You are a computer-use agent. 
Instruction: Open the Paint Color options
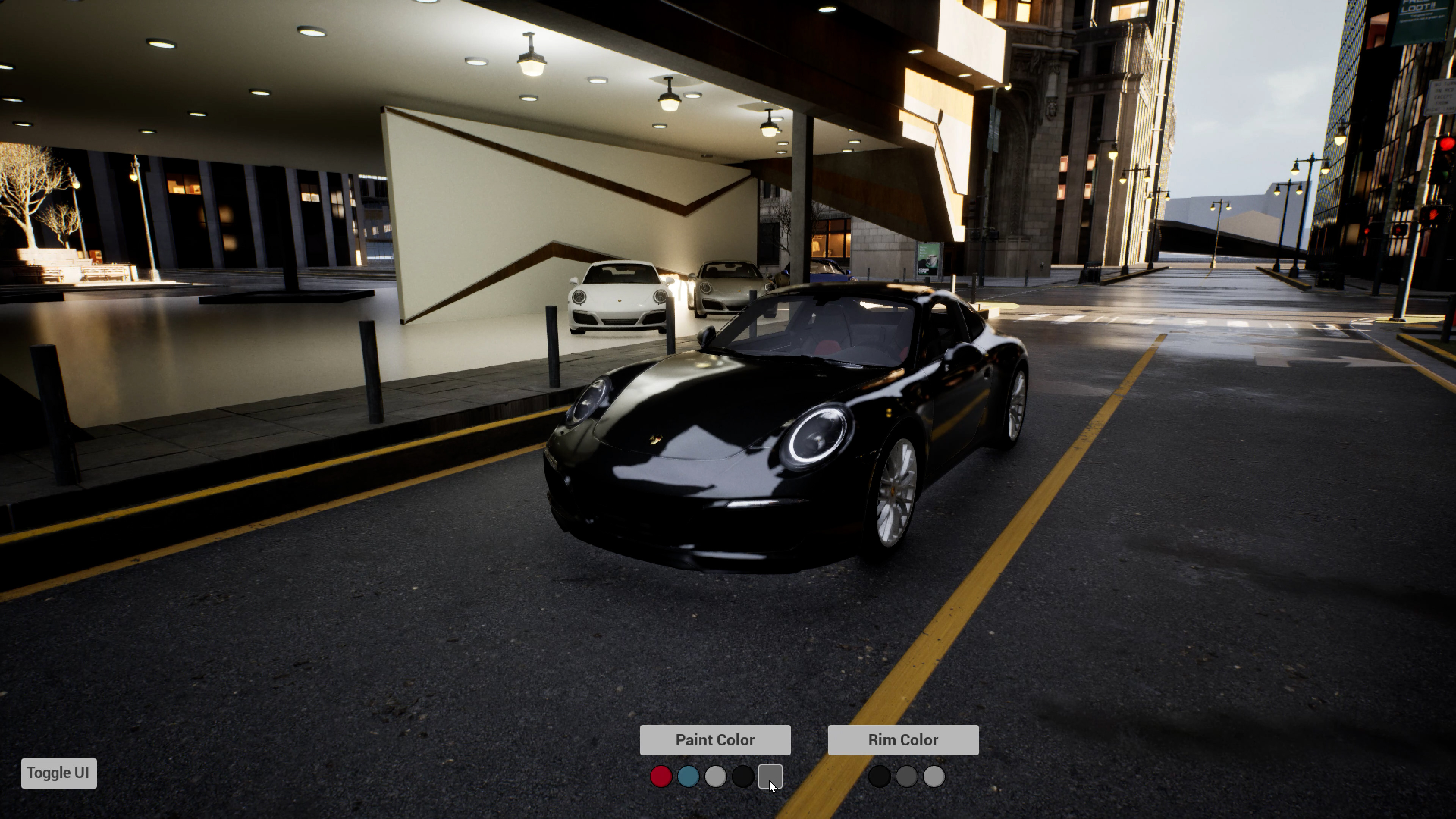coord(714,740)
